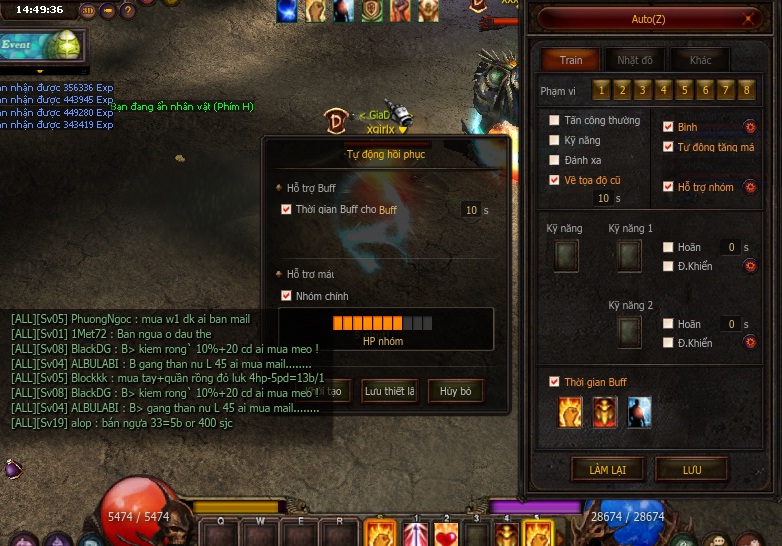
Task: Enable Tấn công thường checkbox
Action: click(555, 121)
